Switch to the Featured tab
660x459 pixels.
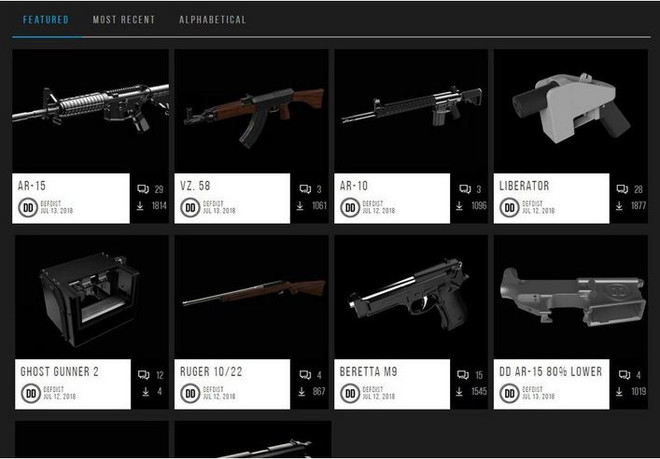pos(39,20)
